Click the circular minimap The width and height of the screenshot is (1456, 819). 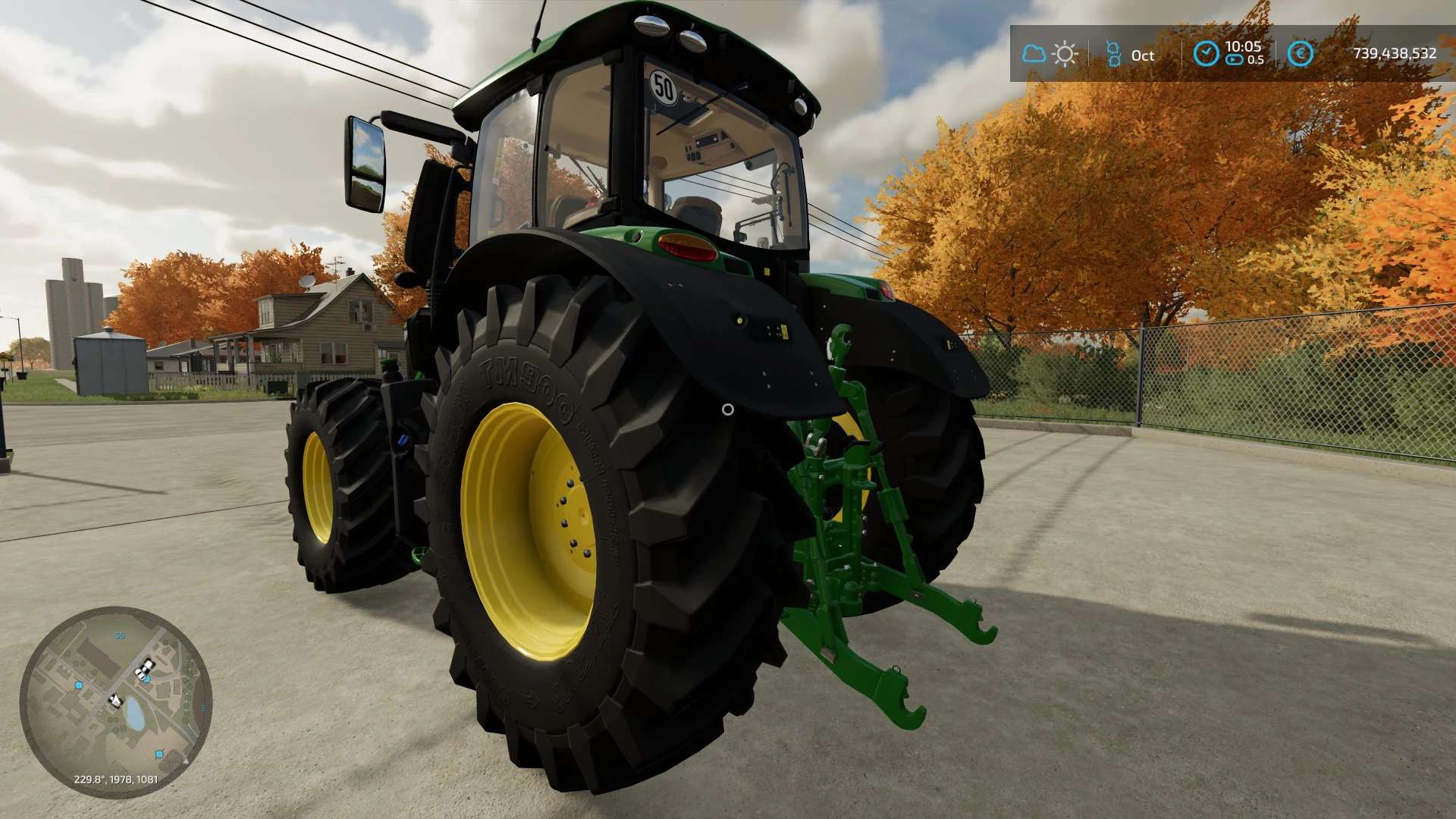pyautogui.click(x=115, y=701)
